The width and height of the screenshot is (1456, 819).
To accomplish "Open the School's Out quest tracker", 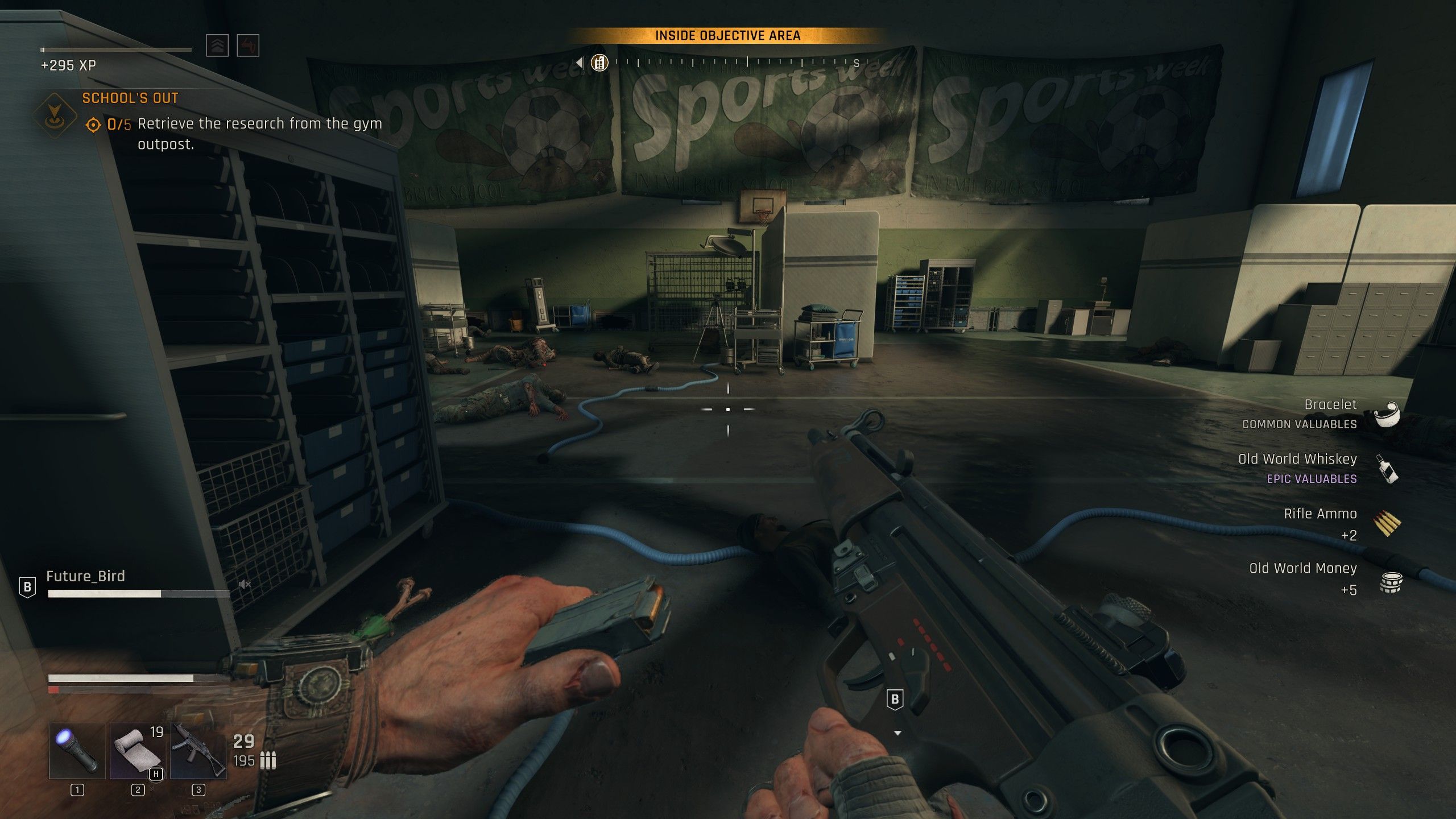I will 130,98.
